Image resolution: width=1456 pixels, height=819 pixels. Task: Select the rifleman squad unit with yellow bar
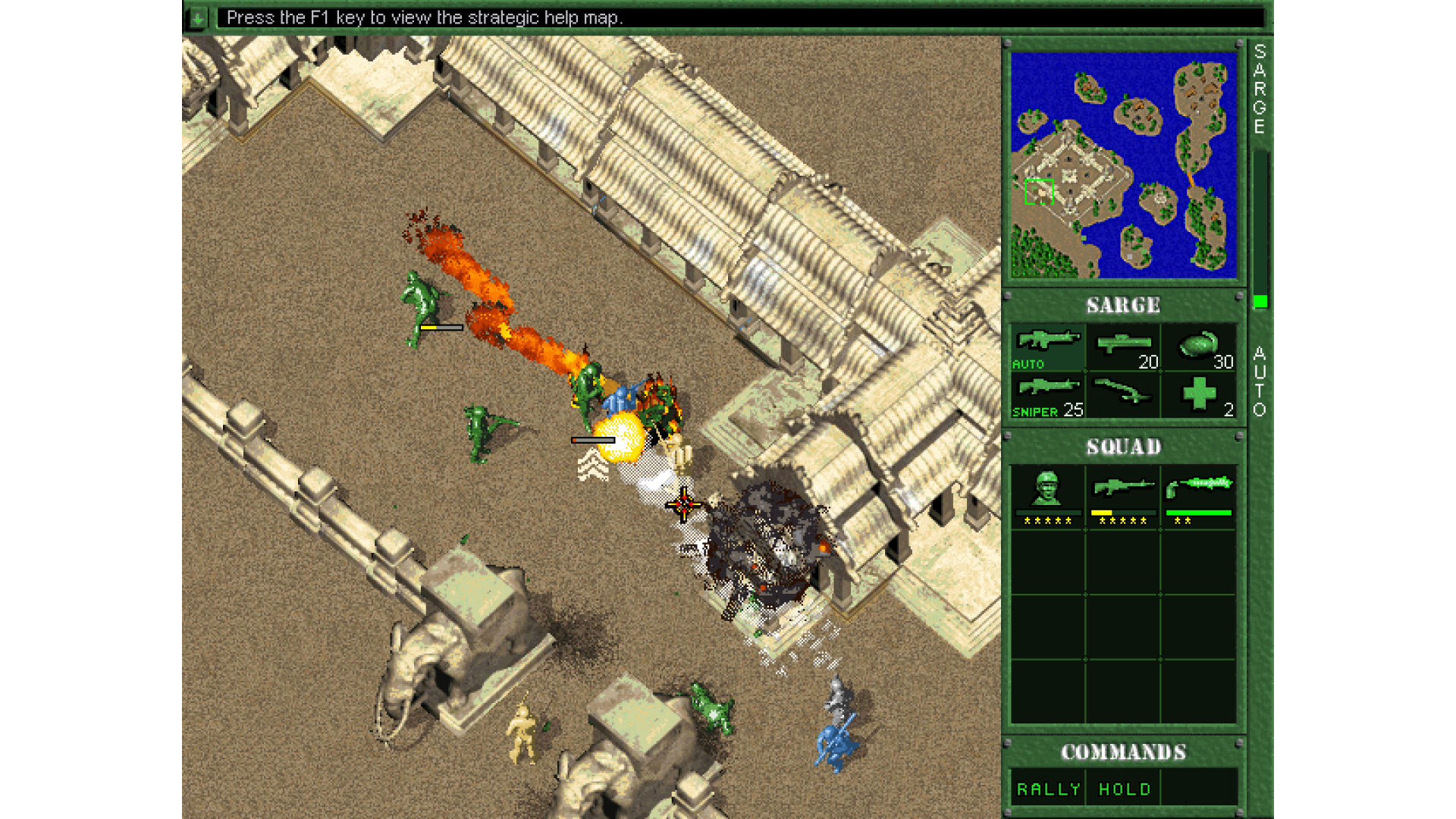[x=1123, y=497]
